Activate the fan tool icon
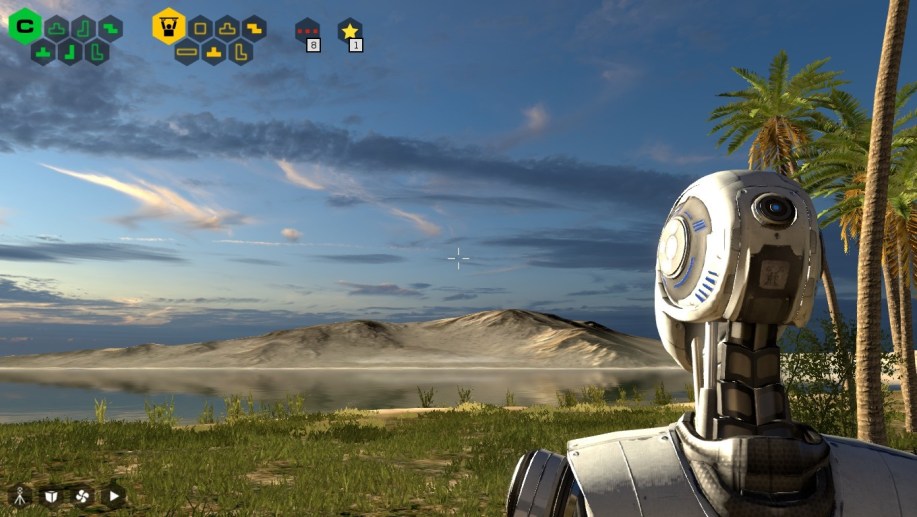 [x=82, y=495]
